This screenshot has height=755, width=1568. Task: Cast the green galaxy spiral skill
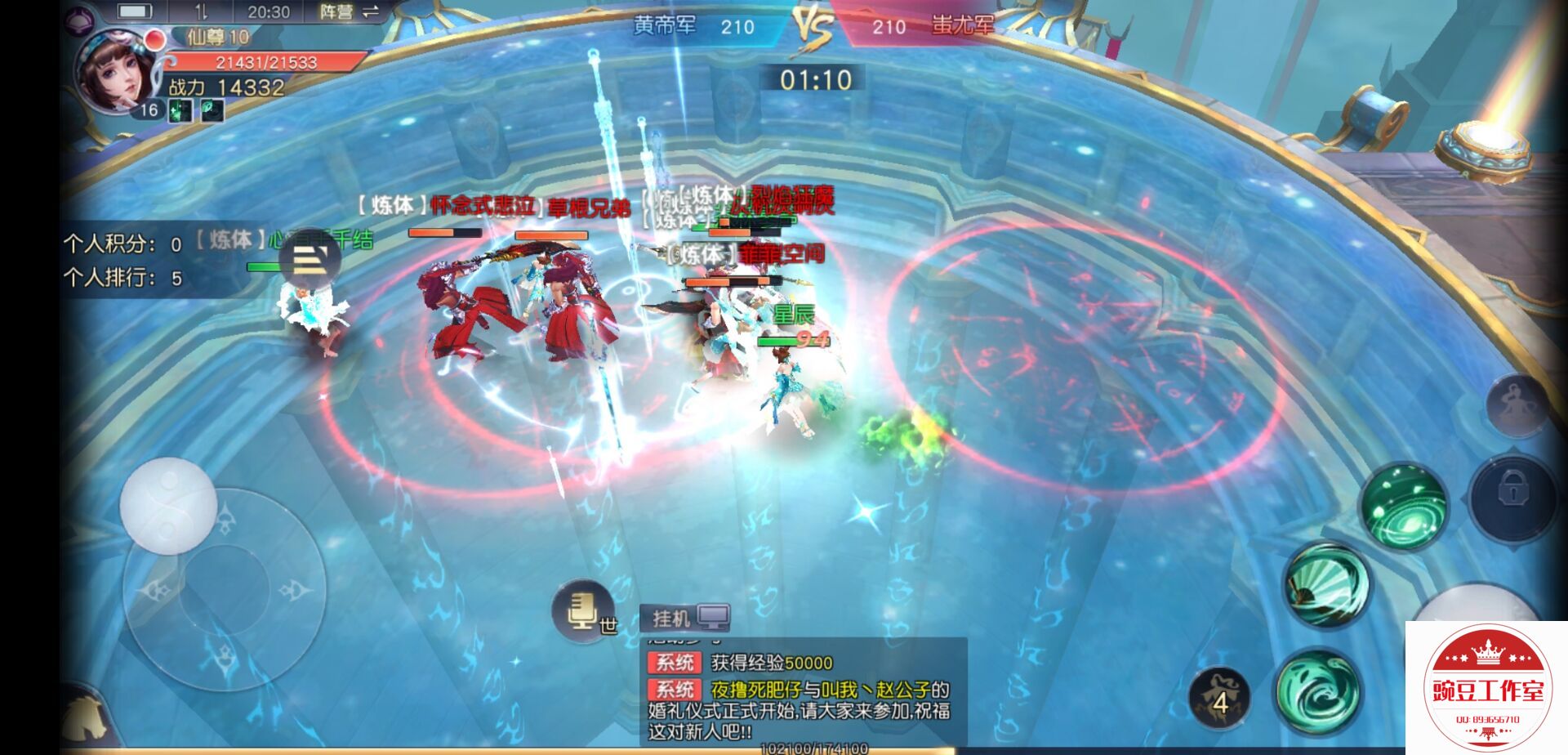click(x=1403, y=504)
